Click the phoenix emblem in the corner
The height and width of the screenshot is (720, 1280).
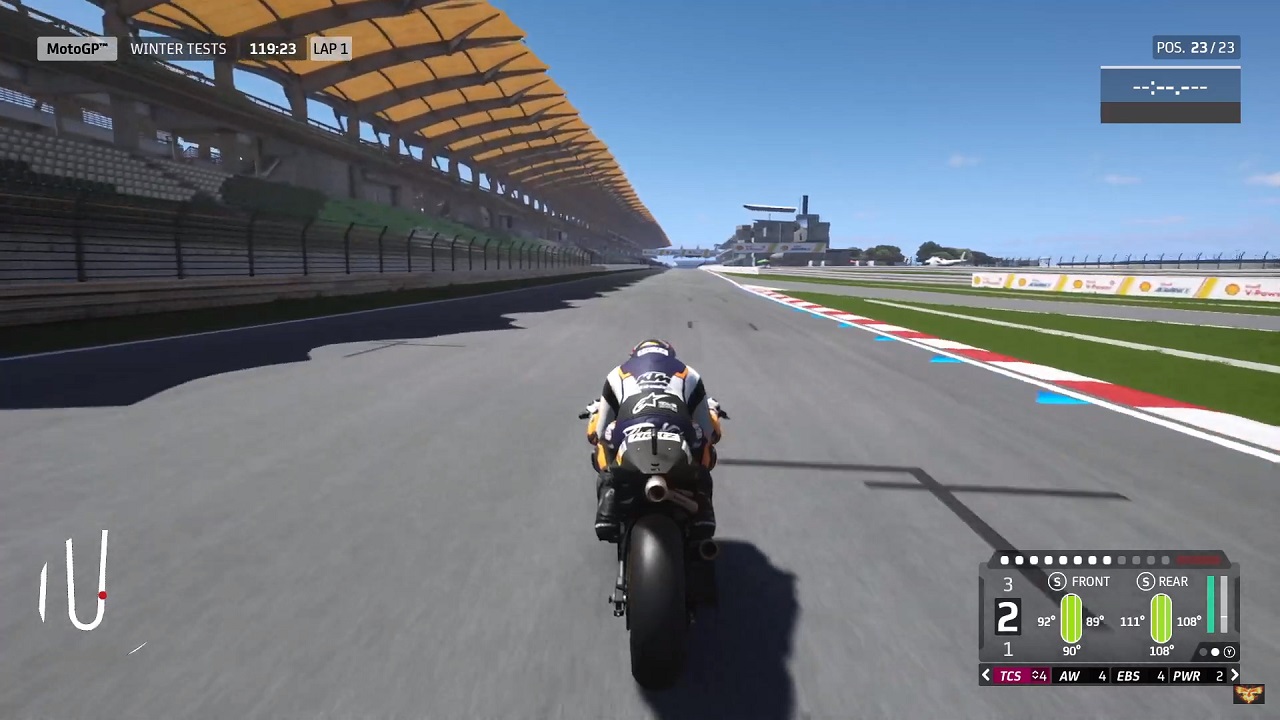click(1251, 694)
